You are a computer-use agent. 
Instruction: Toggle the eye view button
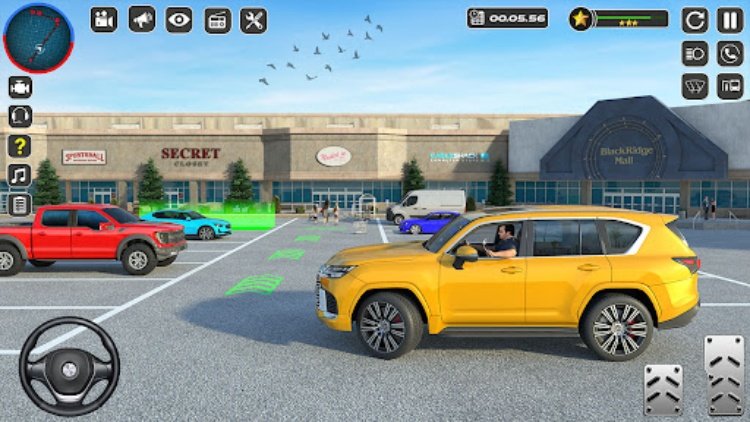pos(179,19)
